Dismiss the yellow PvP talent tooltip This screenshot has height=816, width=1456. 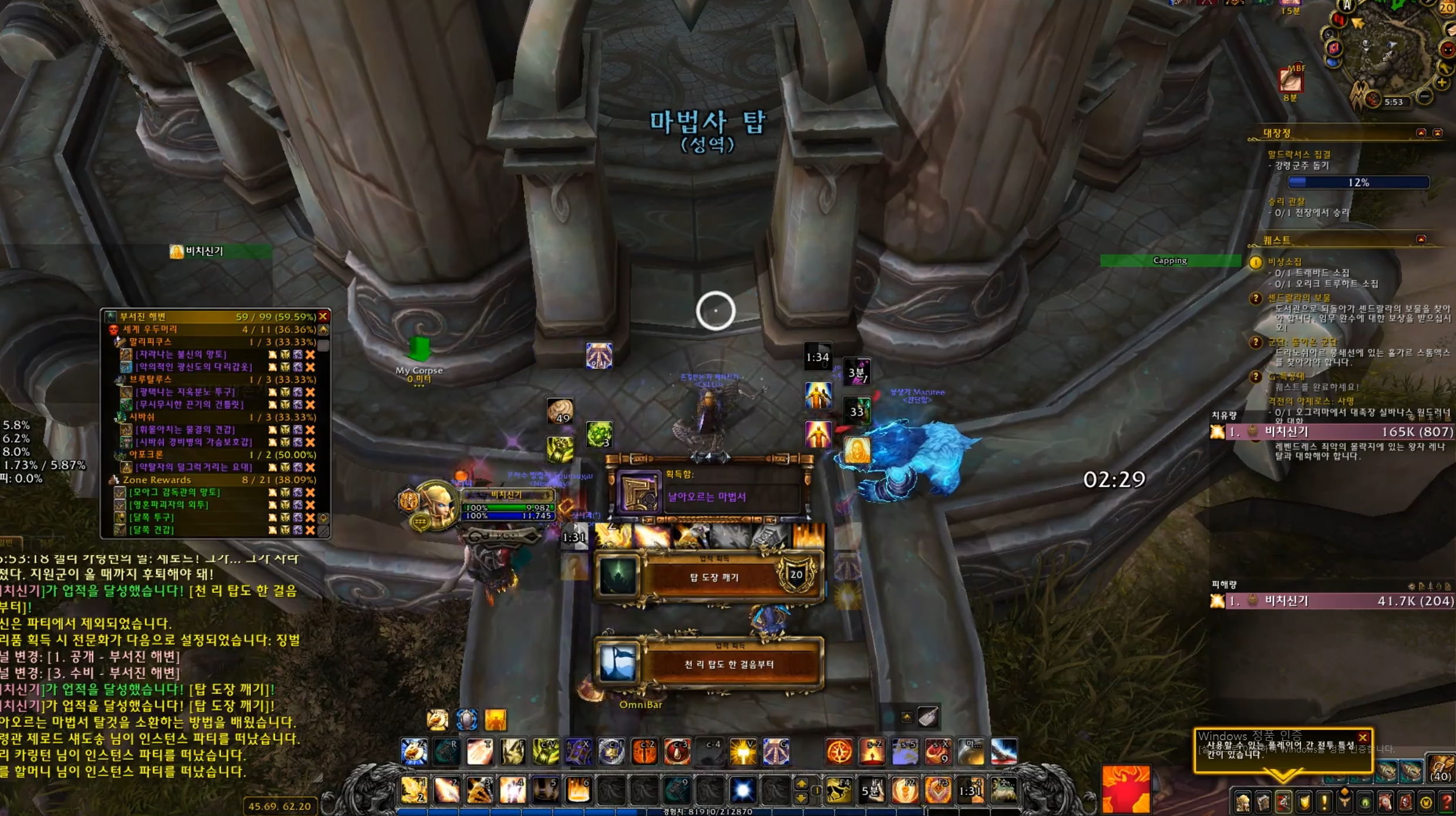click(x=1363, y=737)
